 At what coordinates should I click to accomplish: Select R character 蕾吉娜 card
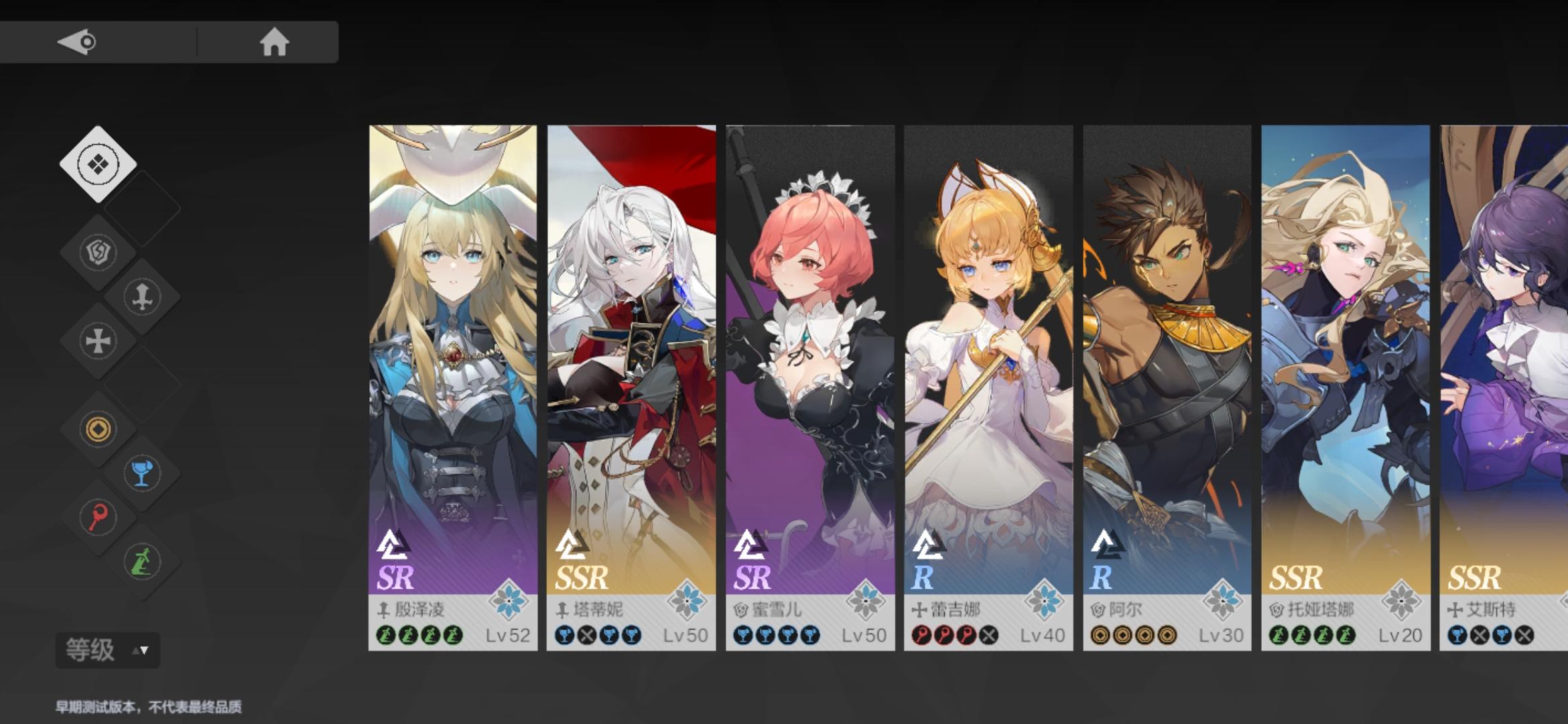pyautogui.click(x=988, y=387)
